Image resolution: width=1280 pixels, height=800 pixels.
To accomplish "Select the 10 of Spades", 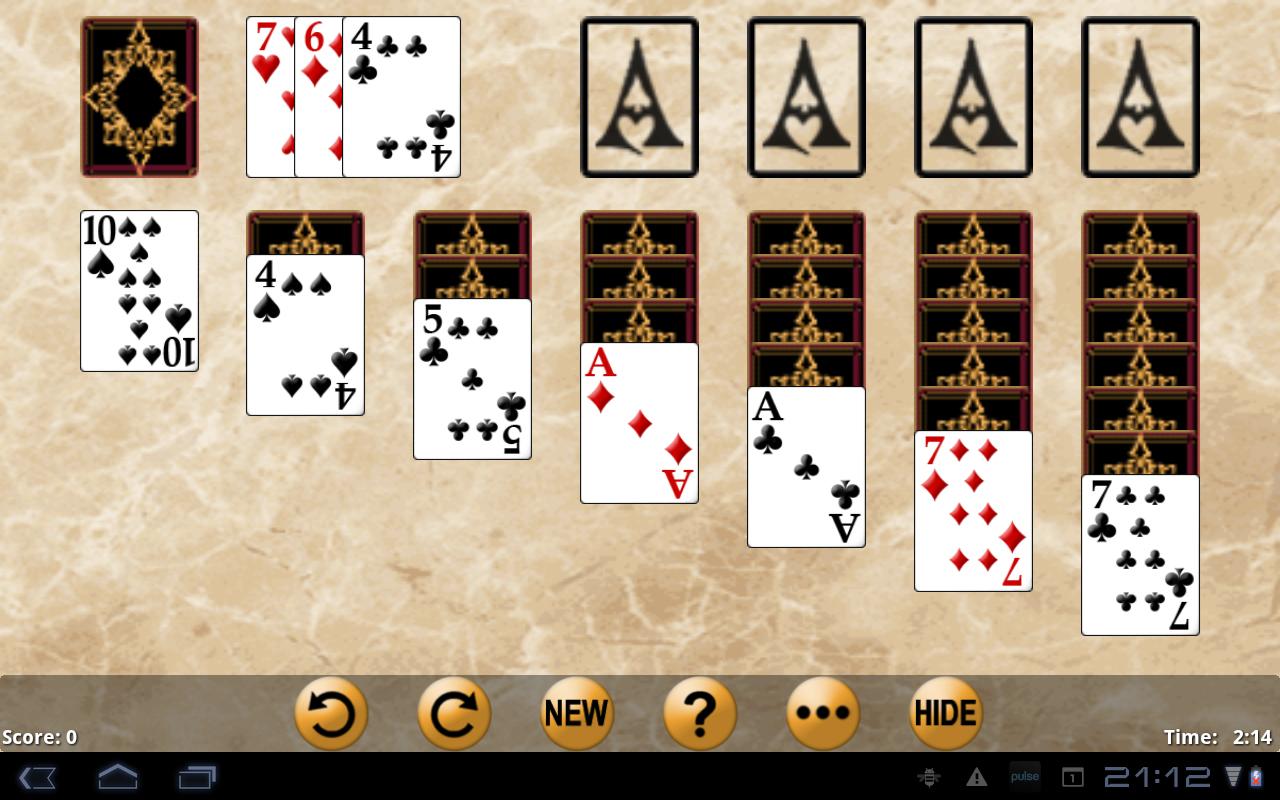I will tap(139, 290).
